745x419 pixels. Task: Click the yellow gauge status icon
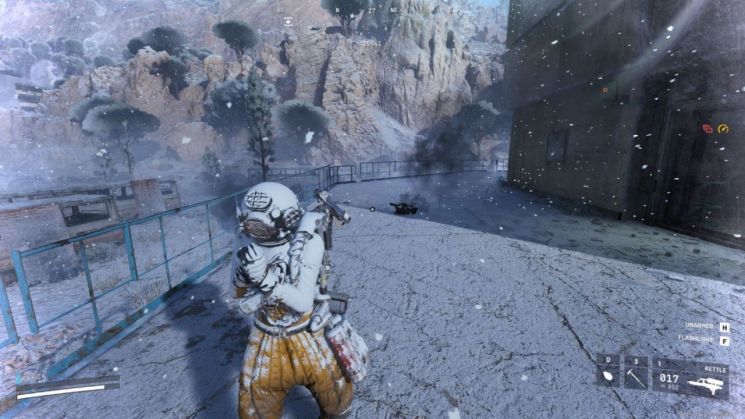[723, 128]
